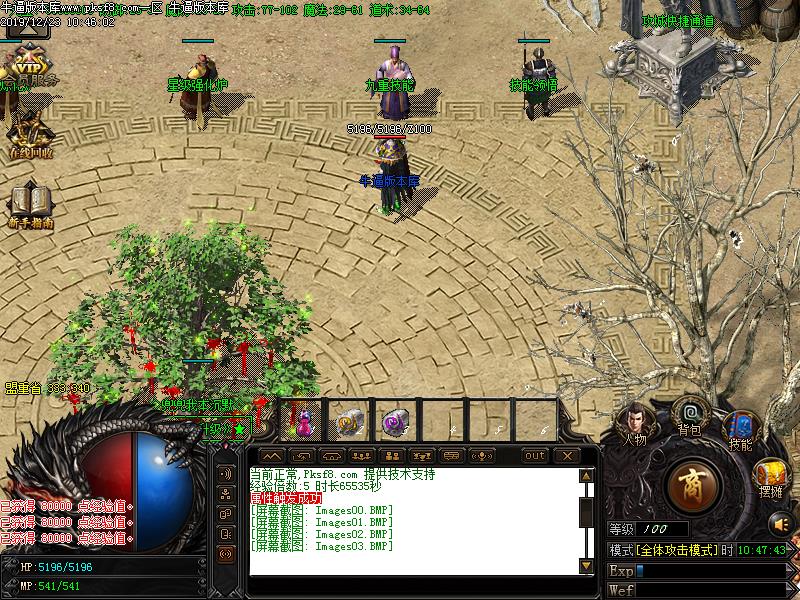
Task: Select the yellow rune stone in hotbar slot 2
Action: [349, 420]
